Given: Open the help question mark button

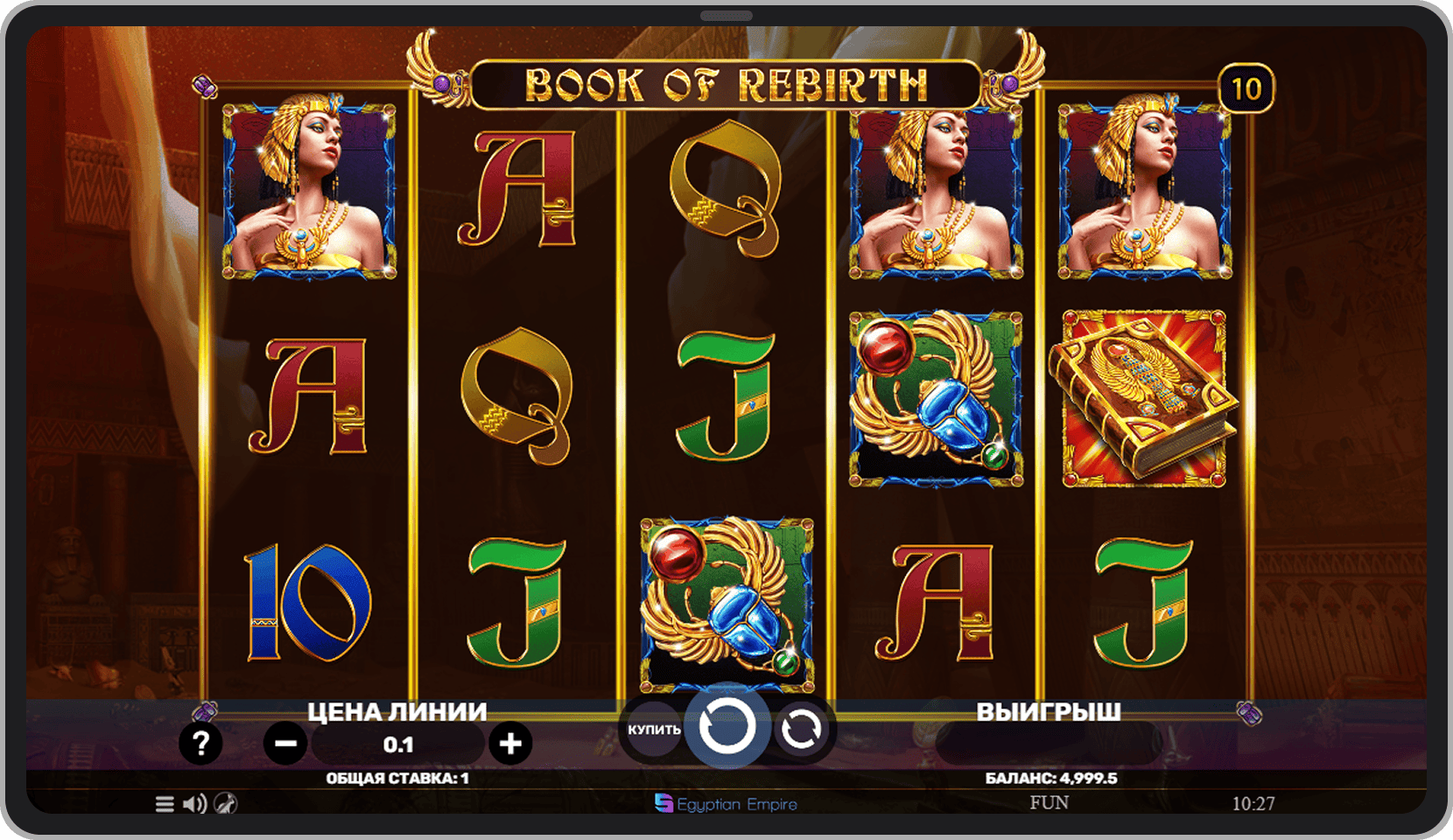Looking at the screenshot, I should click(200, 743).
